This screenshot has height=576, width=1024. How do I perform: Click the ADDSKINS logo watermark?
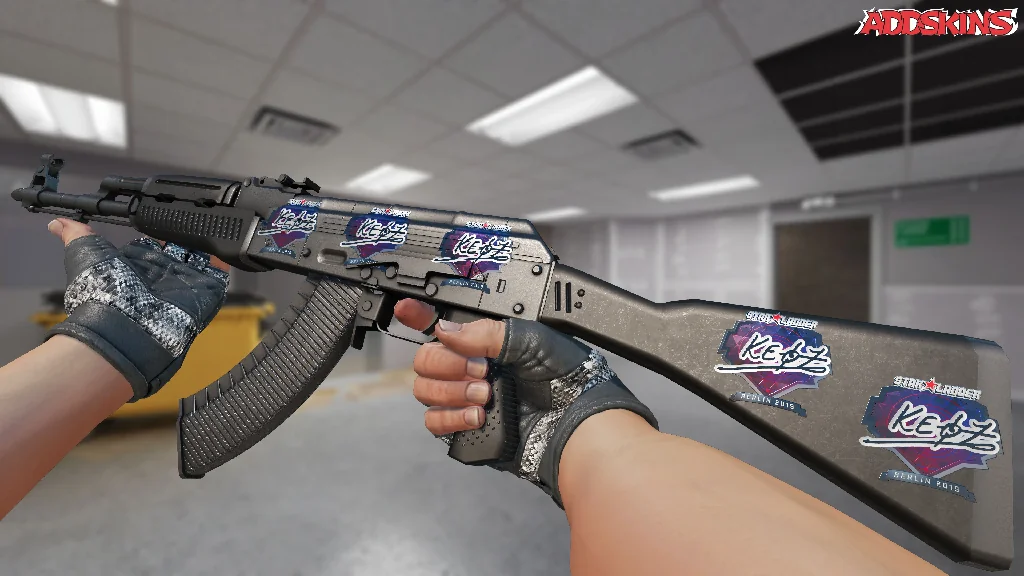tap(935, 23)
